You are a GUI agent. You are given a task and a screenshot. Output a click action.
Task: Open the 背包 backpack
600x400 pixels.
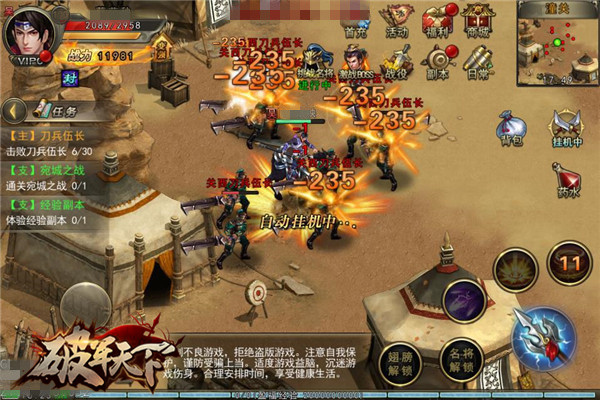click(511, 128)
